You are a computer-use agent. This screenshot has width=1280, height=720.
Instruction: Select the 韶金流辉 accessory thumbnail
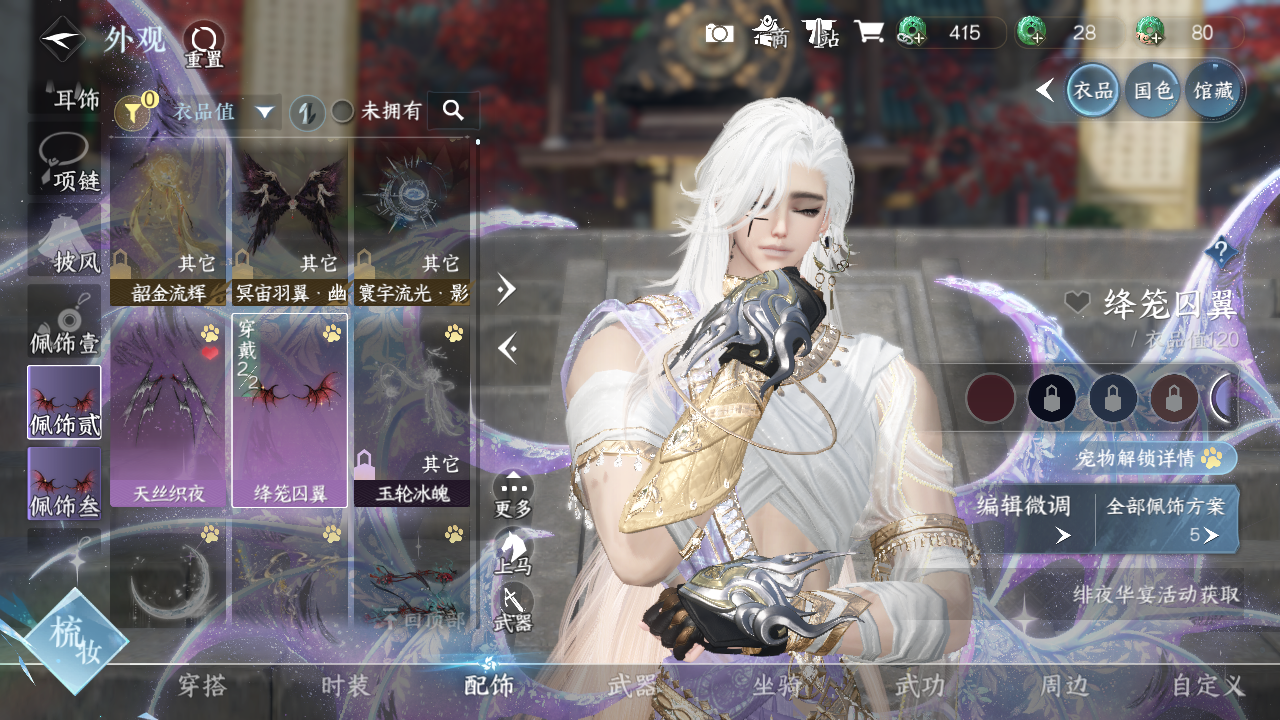tap(168, 221)
